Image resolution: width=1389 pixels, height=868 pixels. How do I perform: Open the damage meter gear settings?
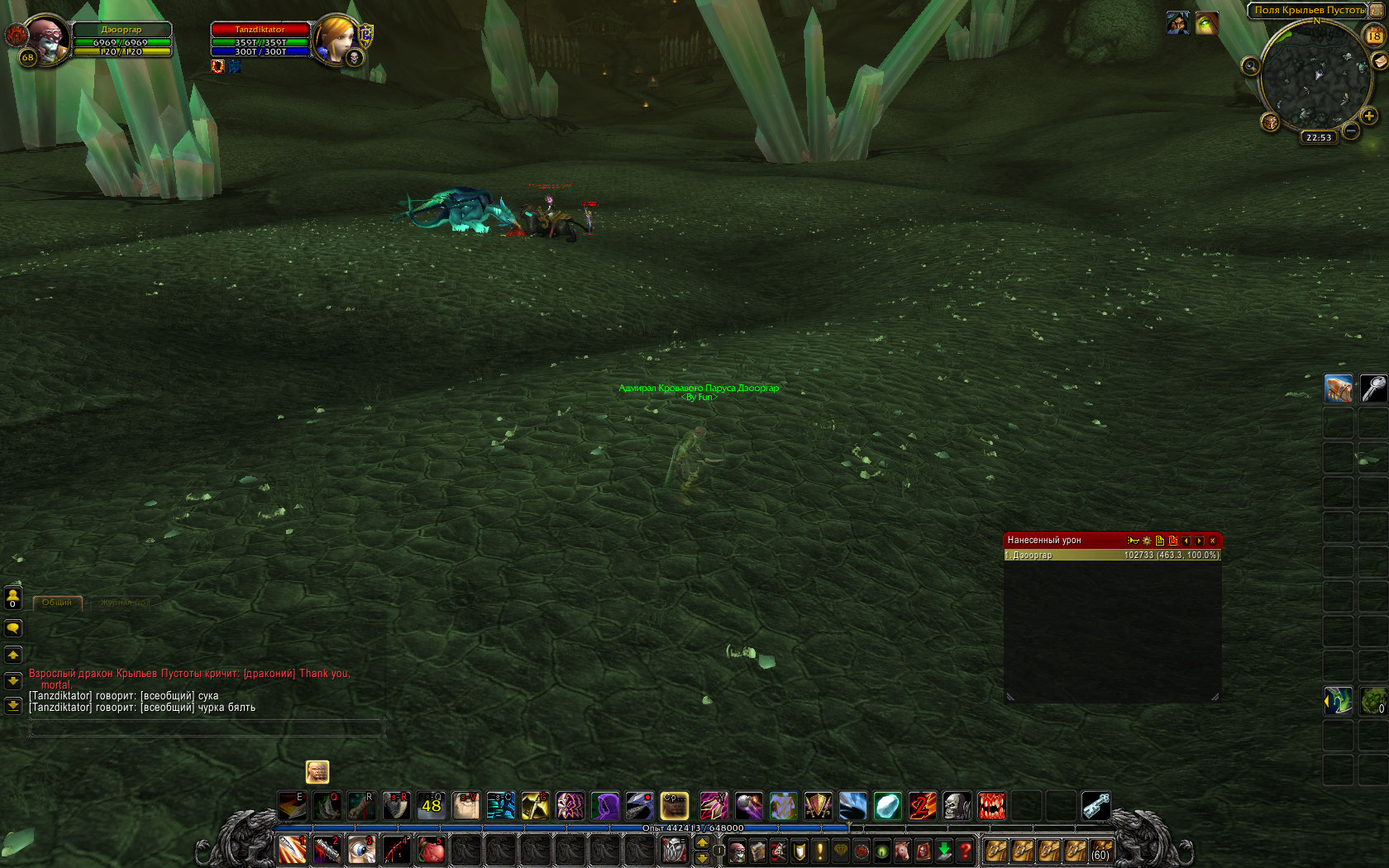click(x=1147, y=541)
